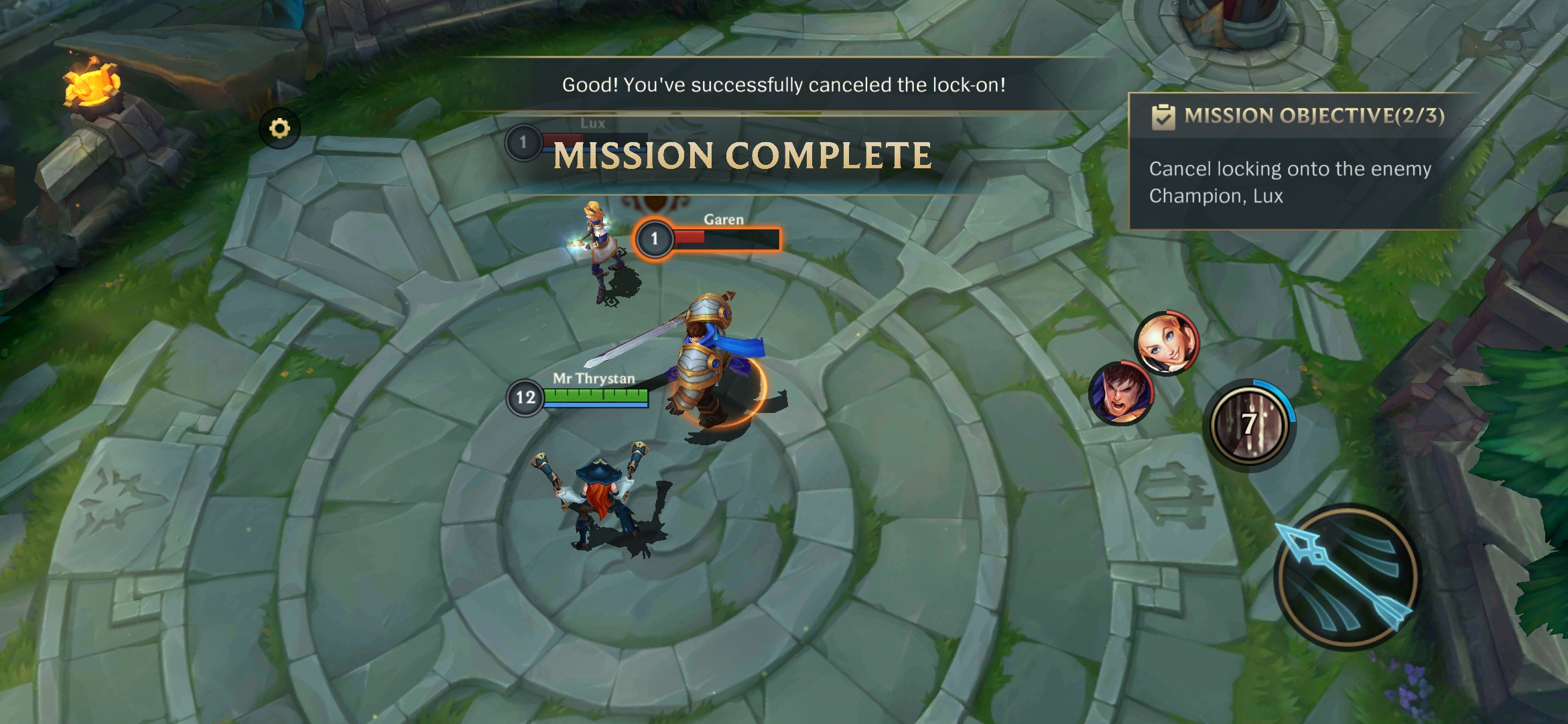
Task: Tap the Garen champion target portrait
Action: 1120,393
